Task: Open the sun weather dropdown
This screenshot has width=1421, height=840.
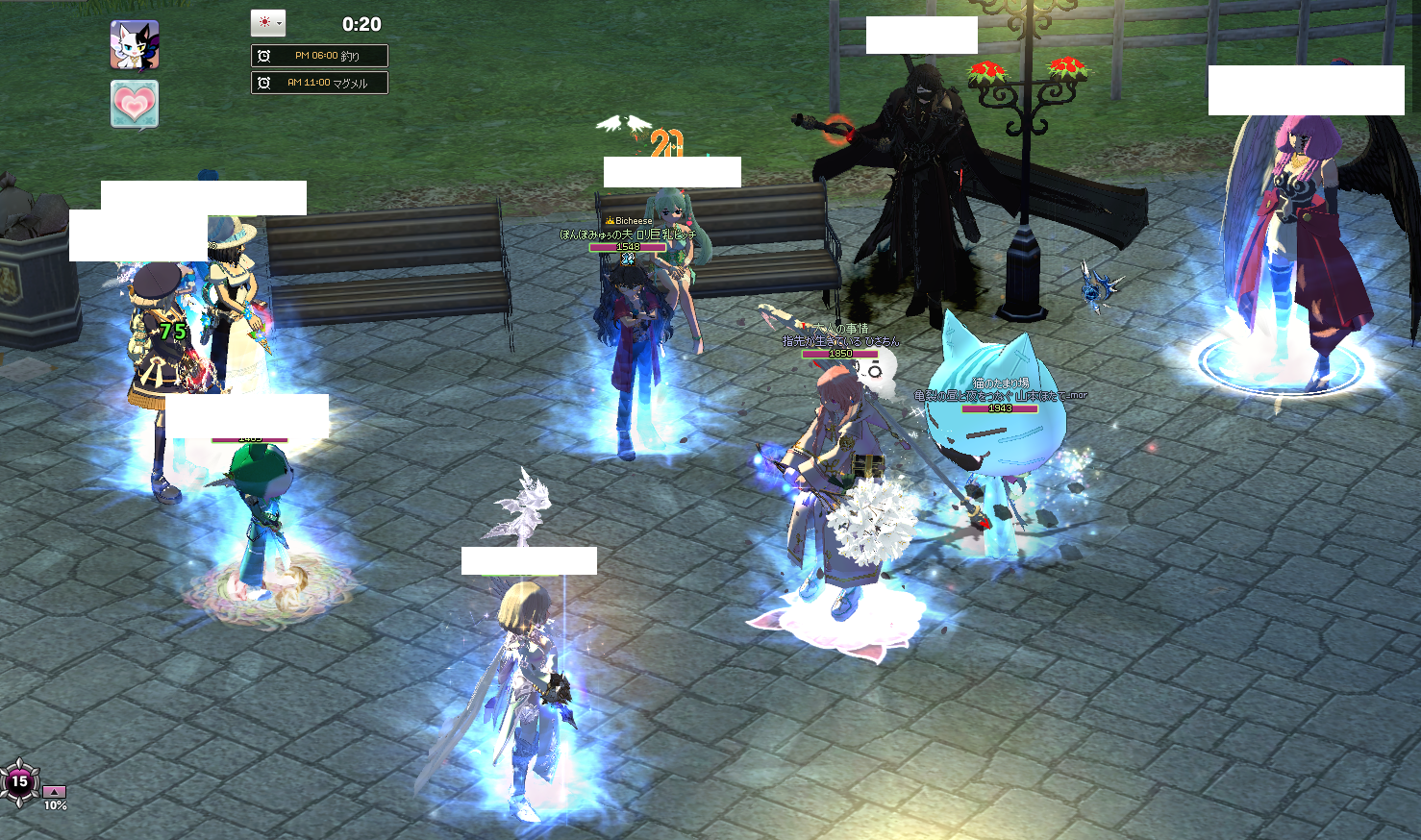Action: 268,23
